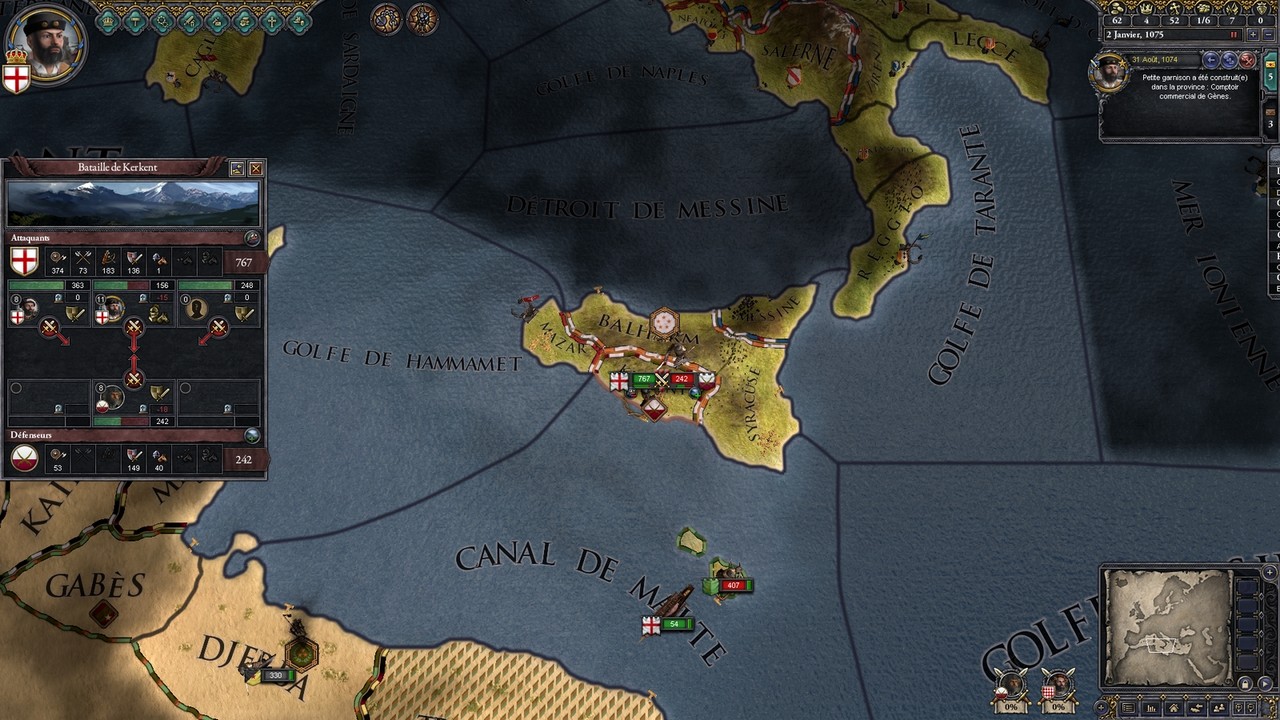
Task: Click the minimap of Europe
Action: pos(1168,627)
